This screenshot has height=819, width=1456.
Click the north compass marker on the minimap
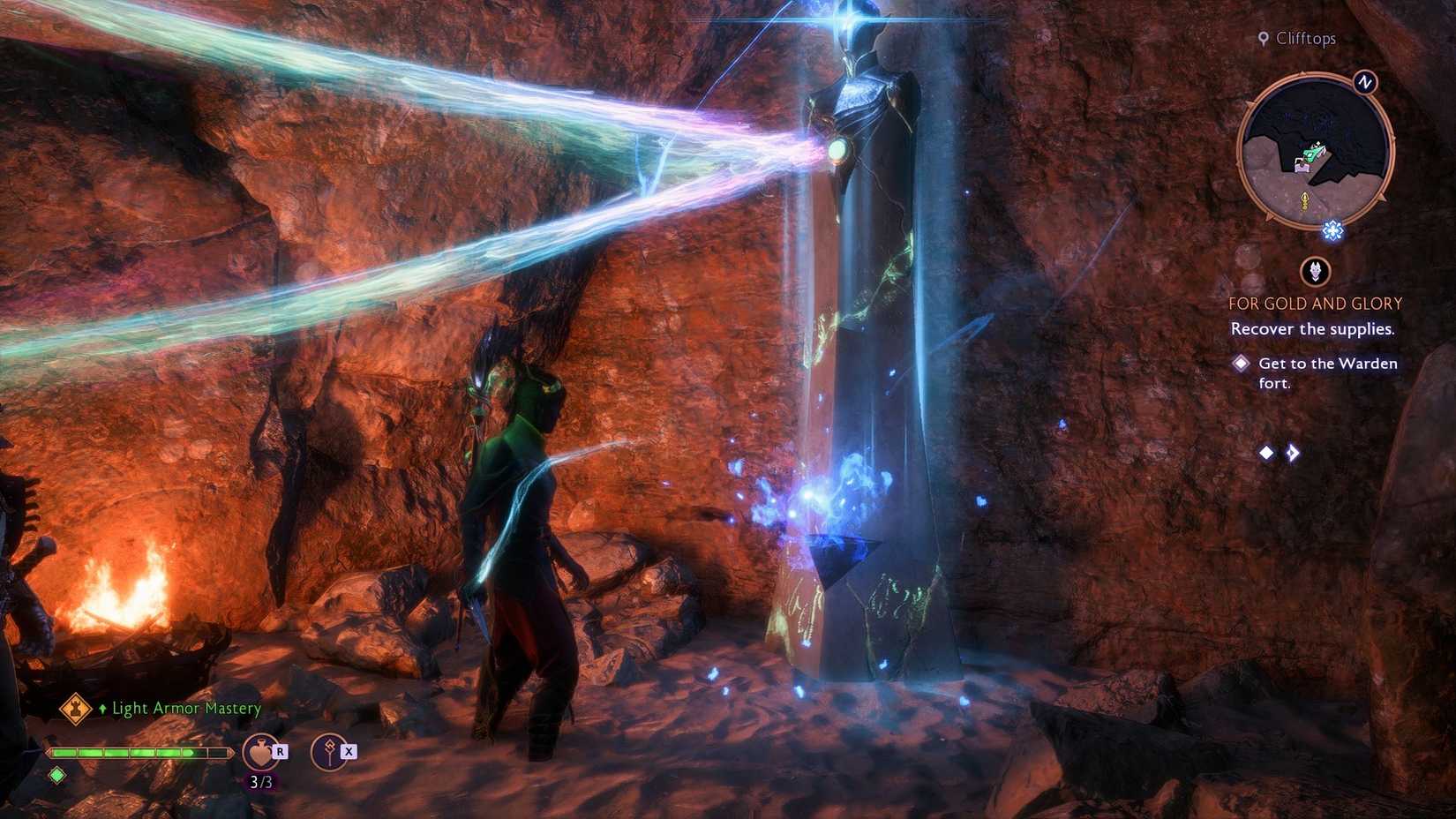1364,83
